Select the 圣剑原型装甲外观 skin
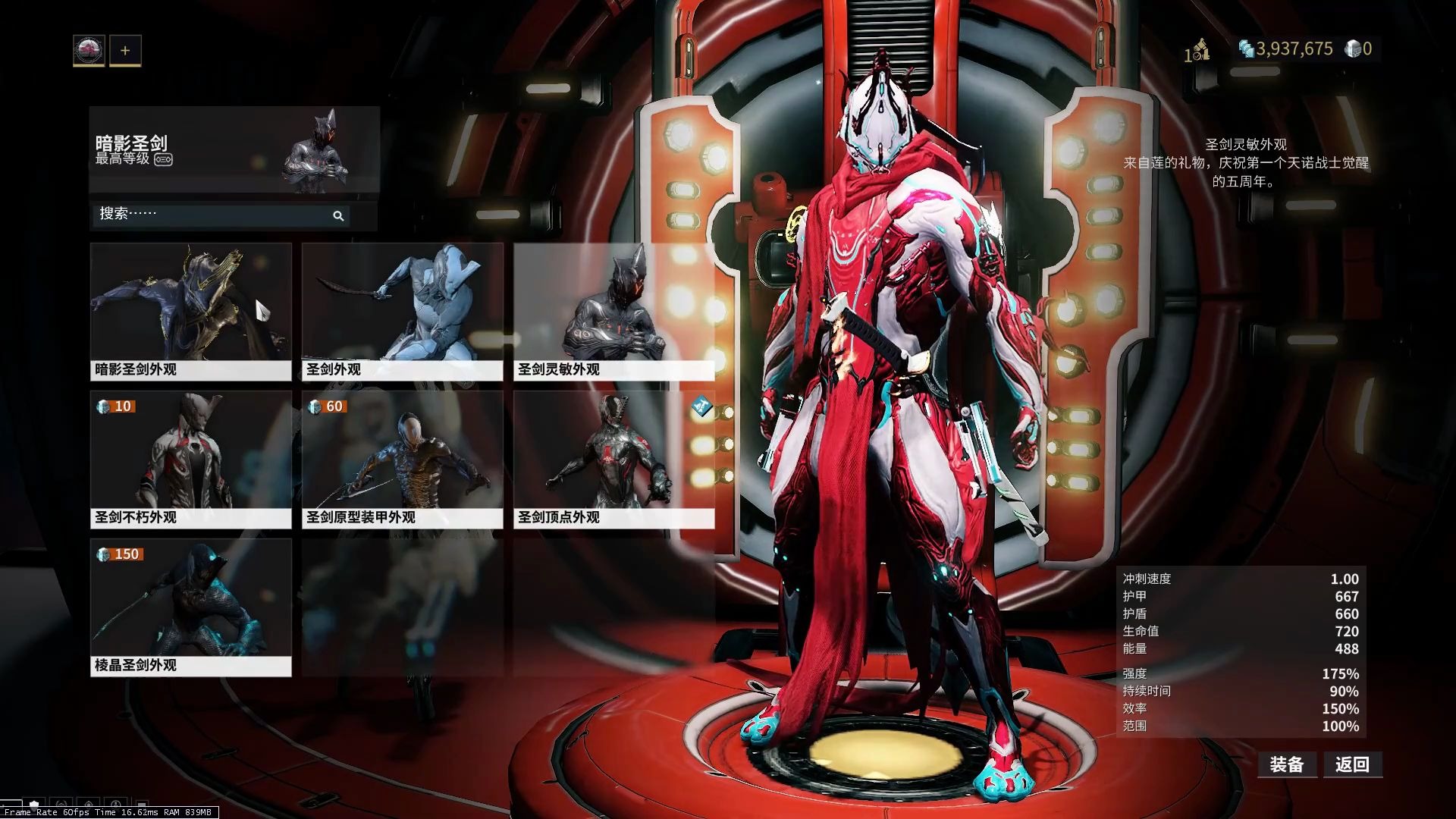1456x819 pixels. (402, 459)
